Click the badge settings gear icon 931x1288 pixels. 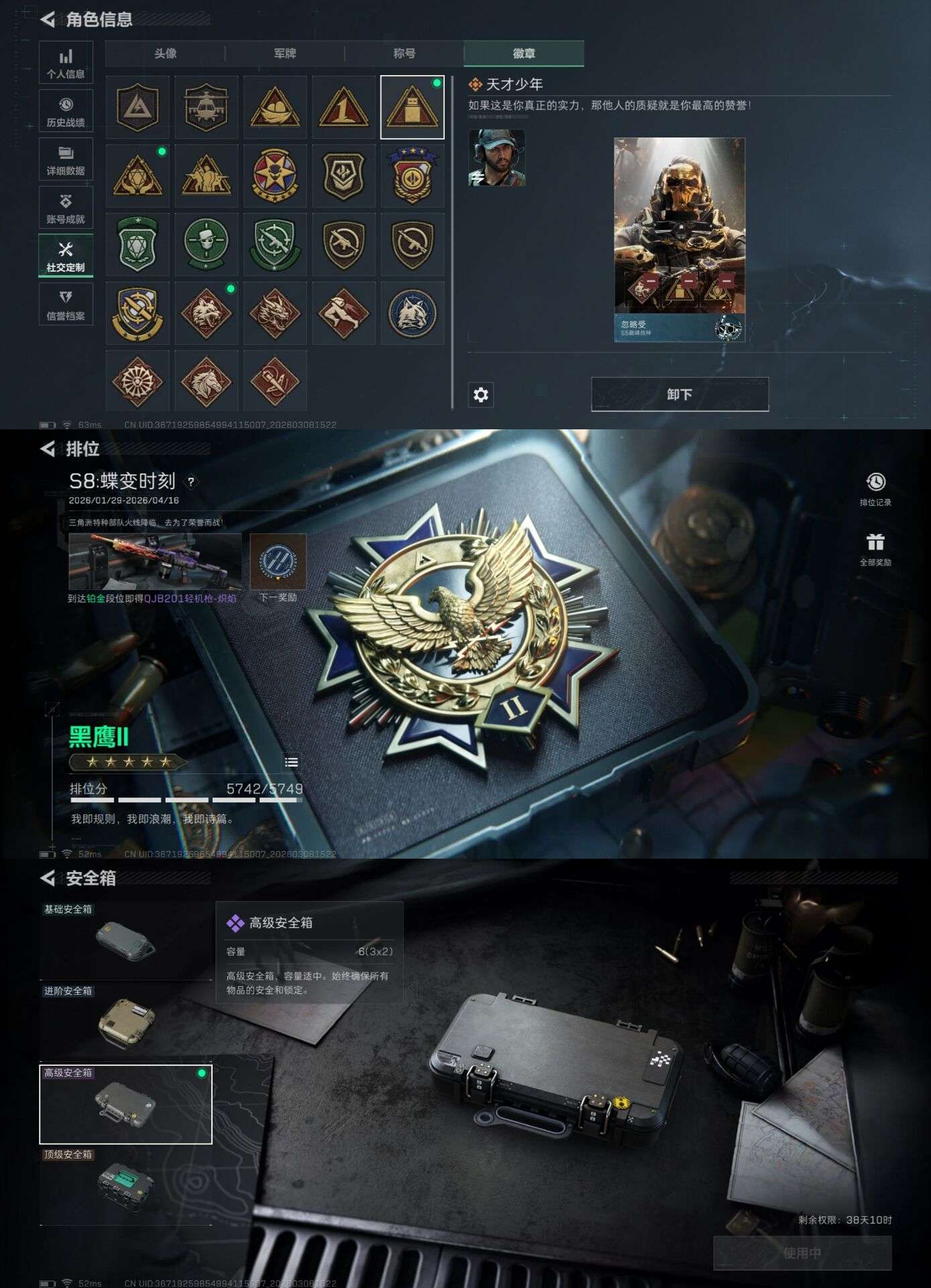pos(480,396)
